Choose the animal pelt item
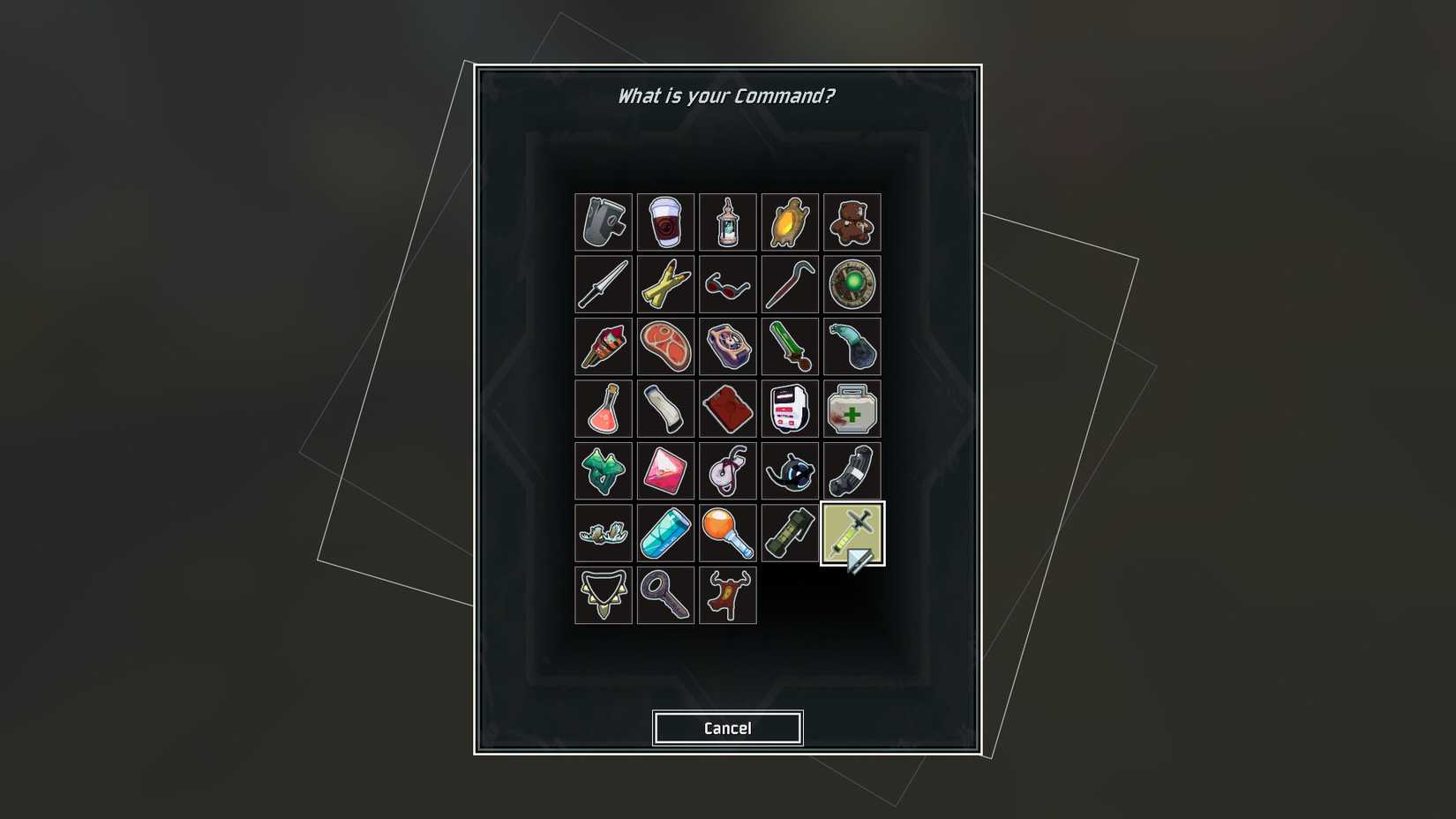Viewport: 1456px width, 819px height. click(728, 596)
